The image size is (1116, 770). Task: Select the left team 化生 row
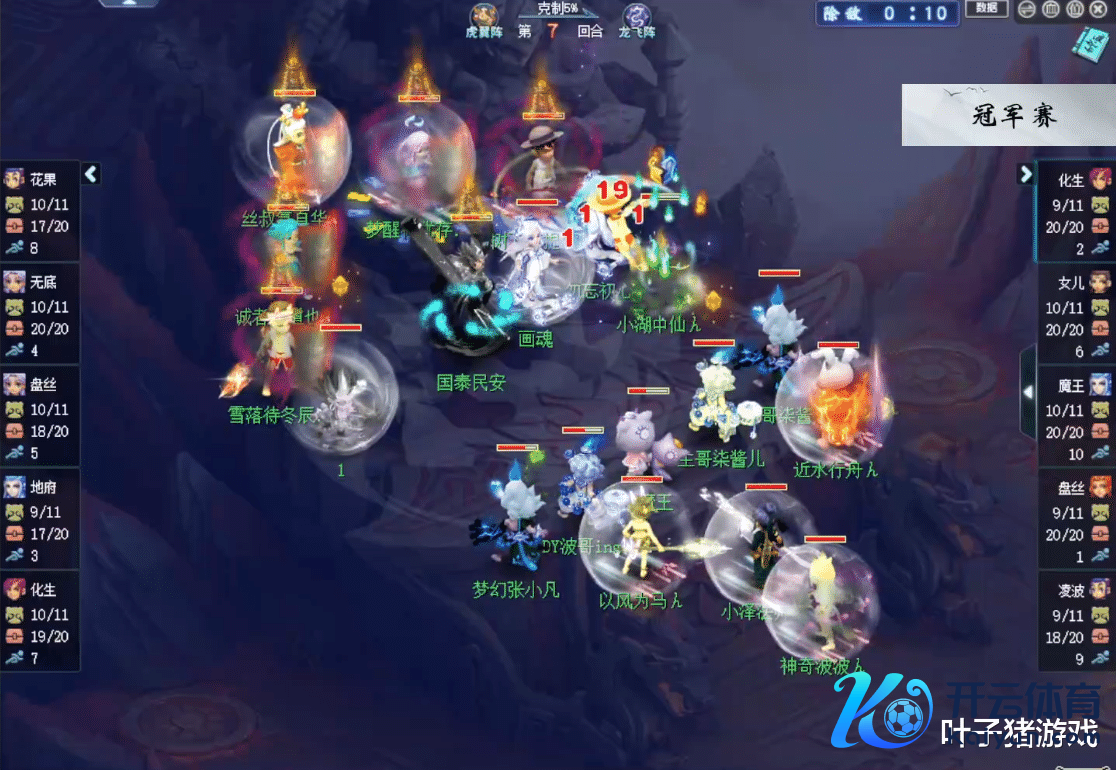[x=40, y=620]
